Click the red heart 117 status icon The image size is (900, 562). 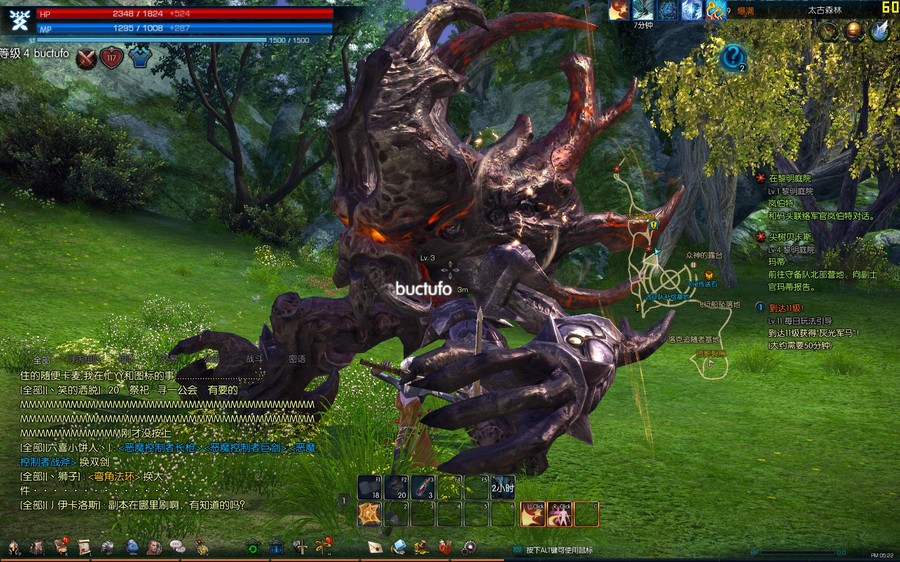point(111,59)
